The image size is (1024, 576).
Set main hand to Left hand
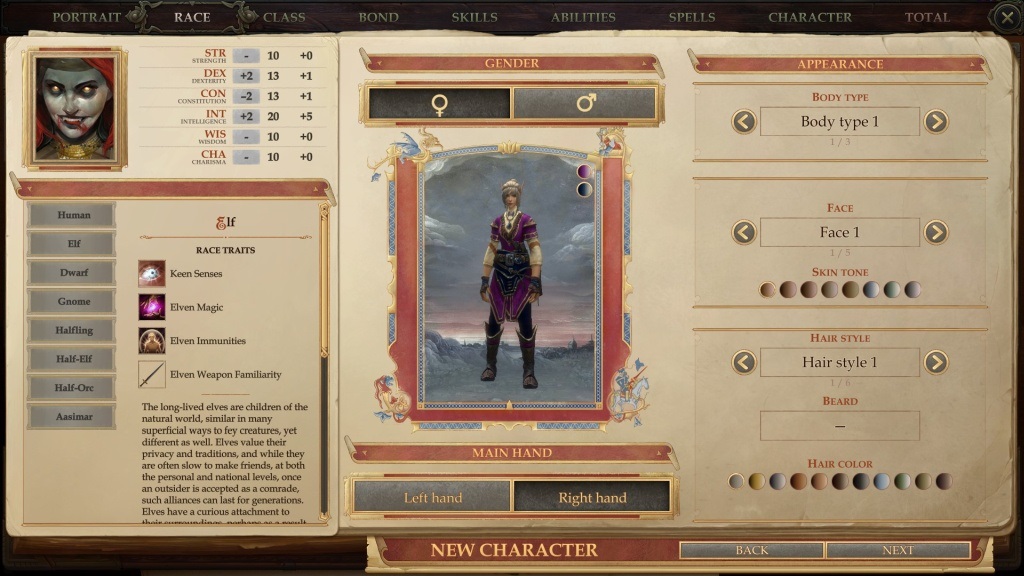(432, 497)
